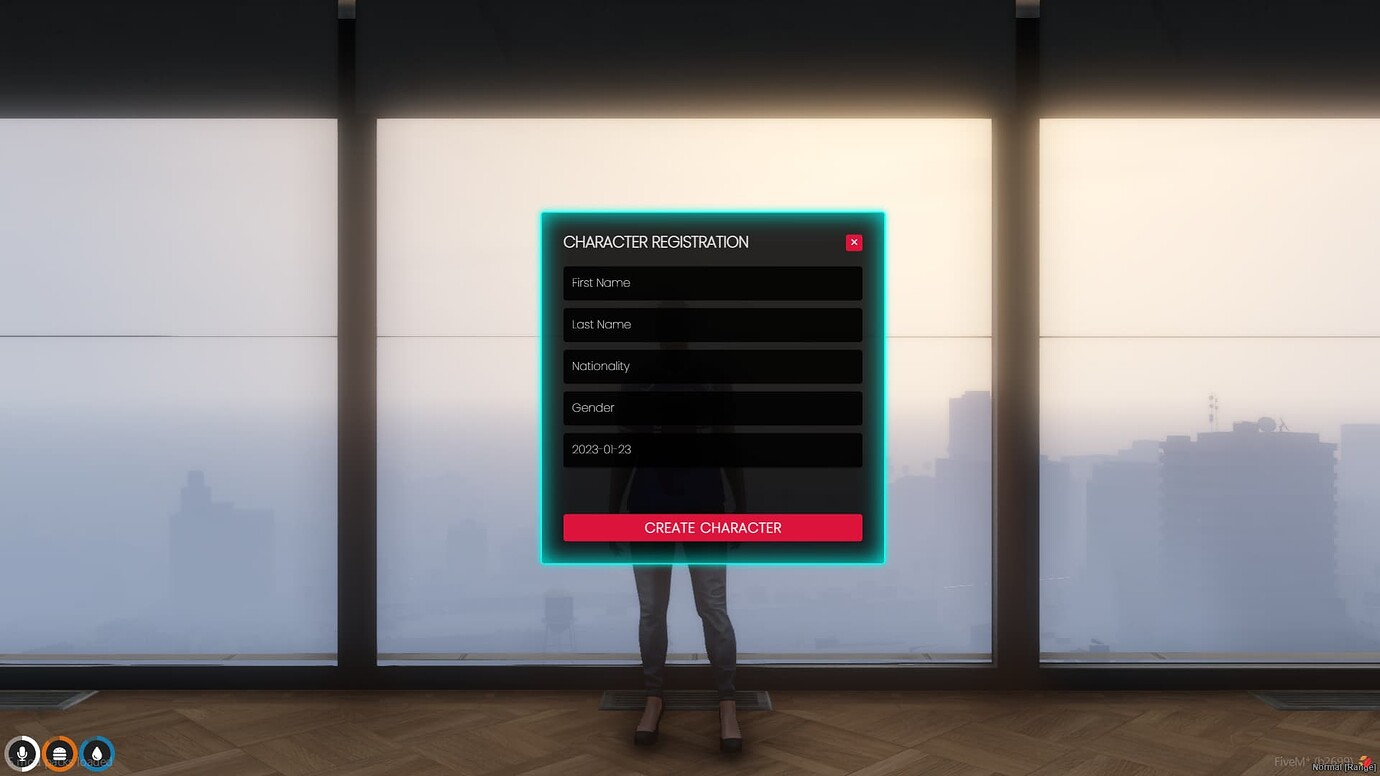Open the Gender selection field
Viewport: 1380px width, 776px height.
click(712, 408)
